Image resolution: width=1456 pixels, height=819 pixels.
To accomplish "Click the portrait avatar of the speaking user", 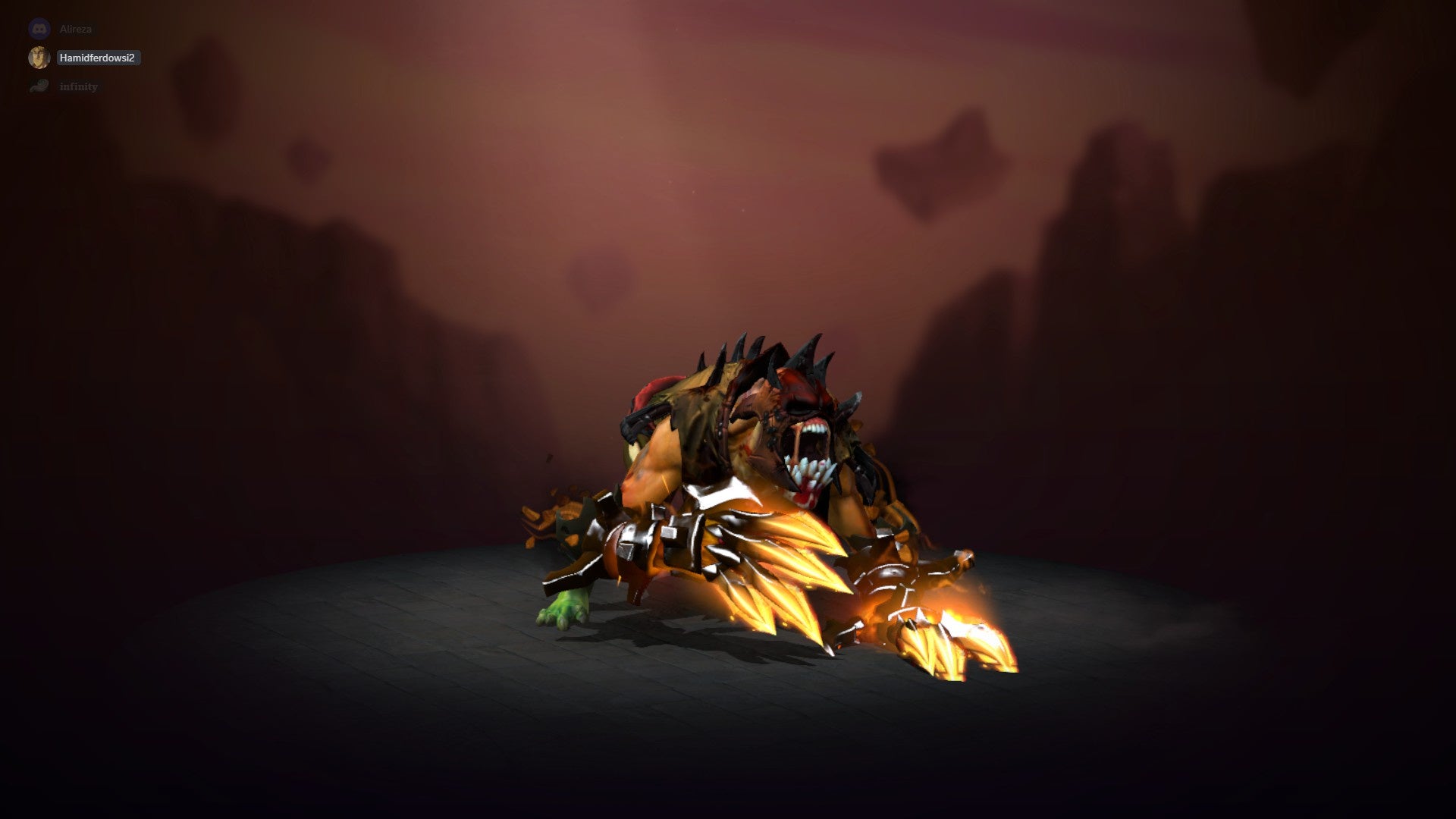I will [39, 58].
